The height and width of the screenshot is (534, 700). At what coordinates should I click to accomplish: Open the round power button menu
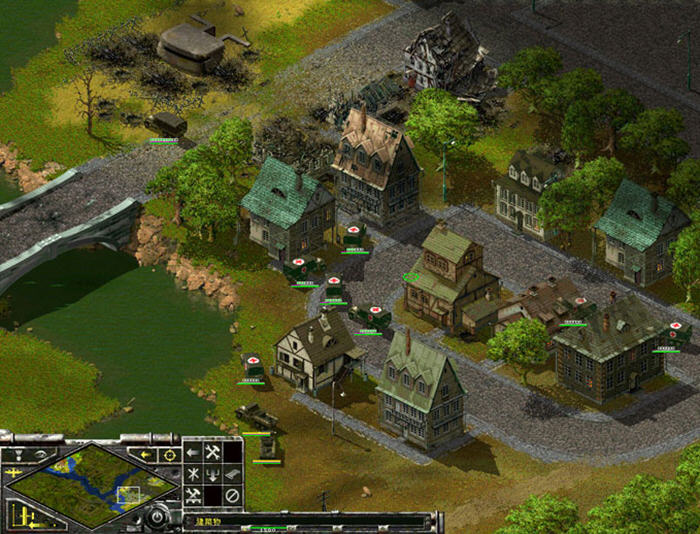pyautogui.click(x=156, y=516)
